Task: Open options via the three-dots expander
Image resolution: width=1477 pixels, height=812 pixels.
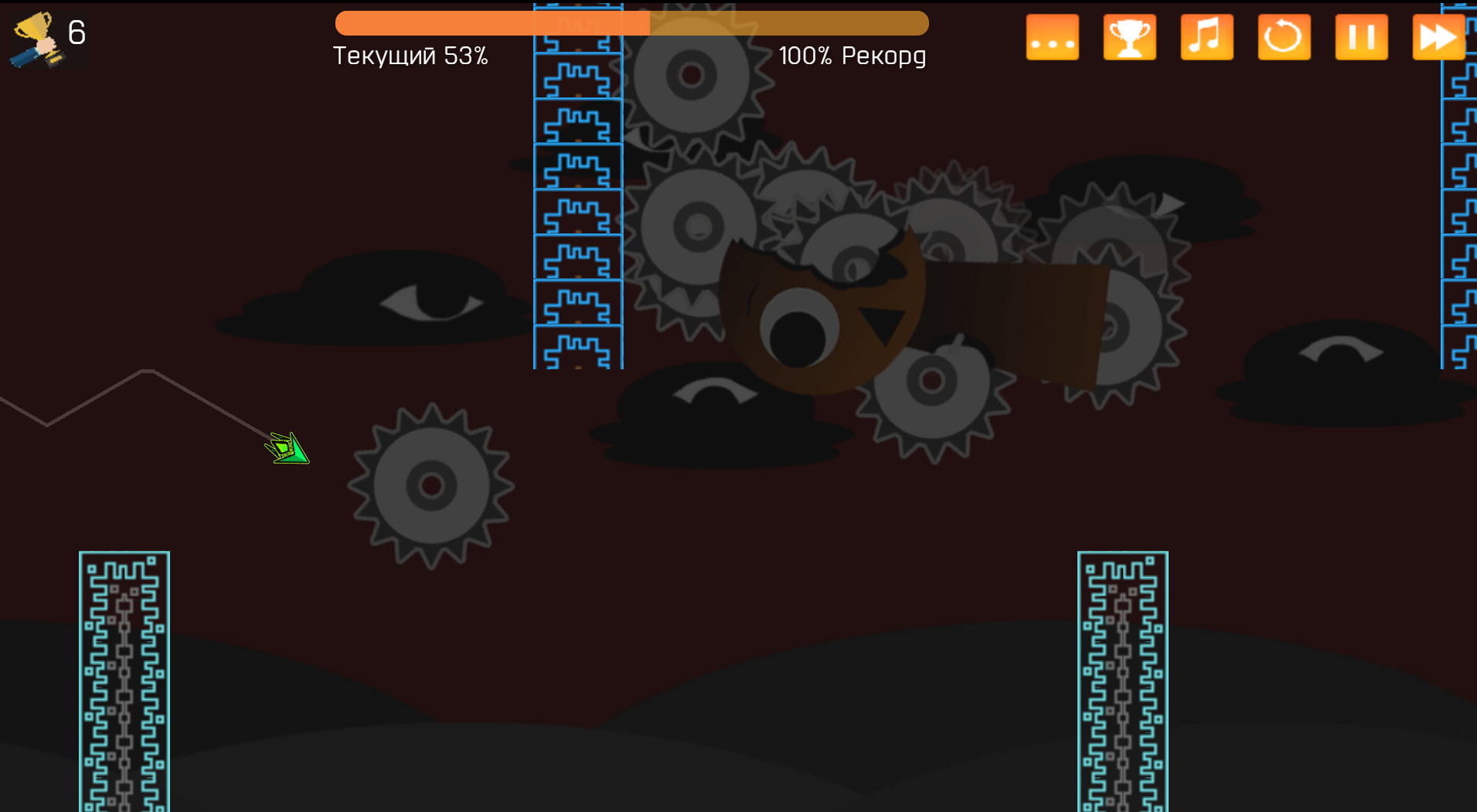Action: (1052, 36)
